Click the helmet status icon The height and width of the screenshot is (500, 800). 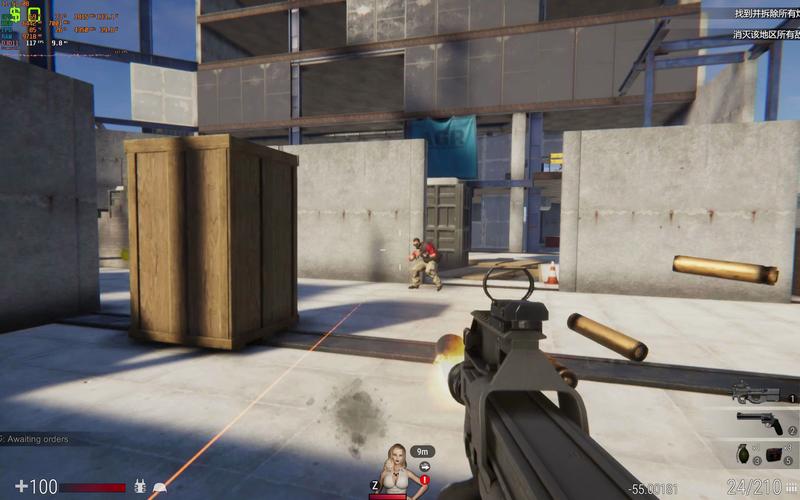[159, 487]
